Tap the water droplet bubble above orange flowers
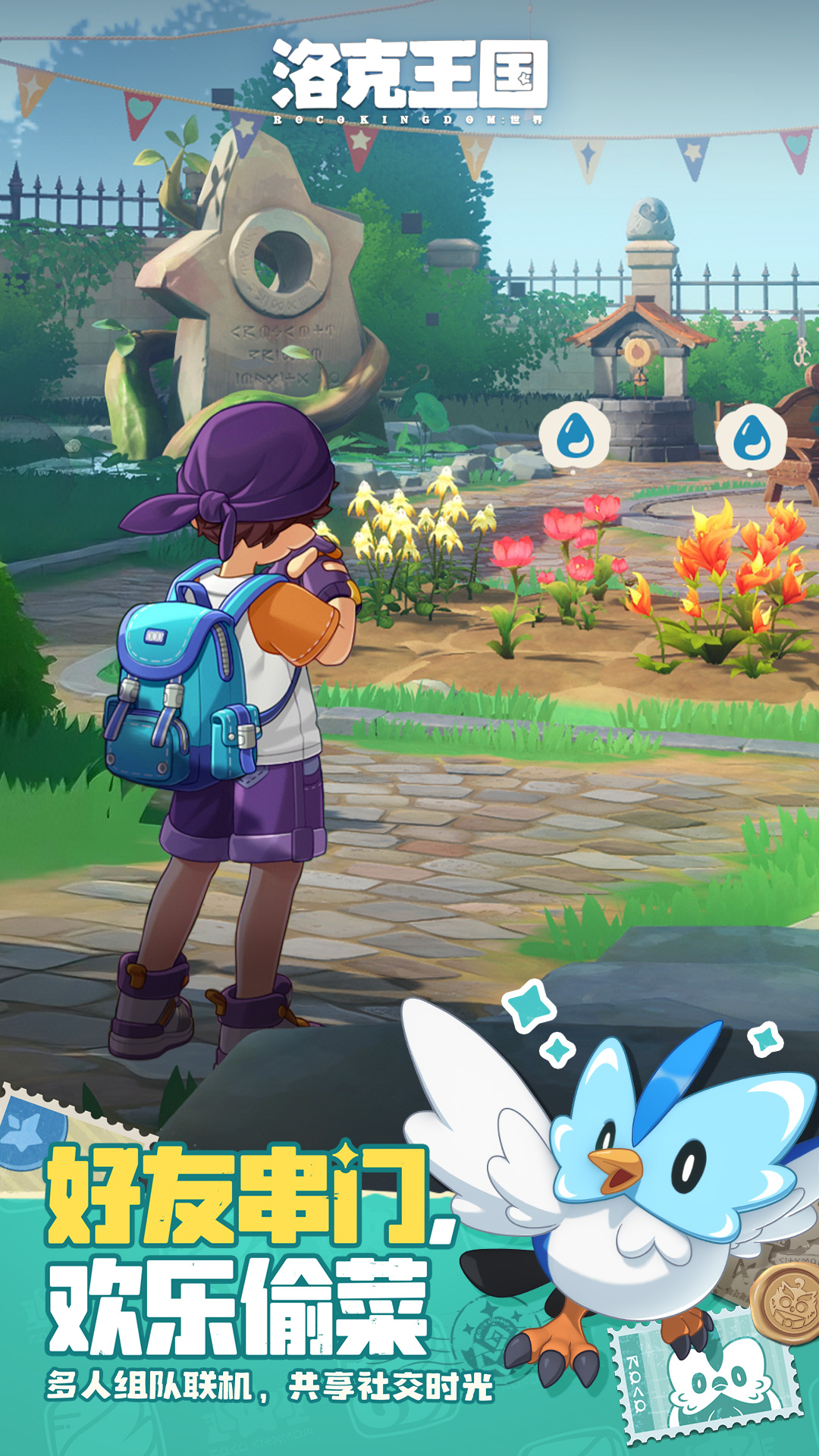 (x=751, y=438)
